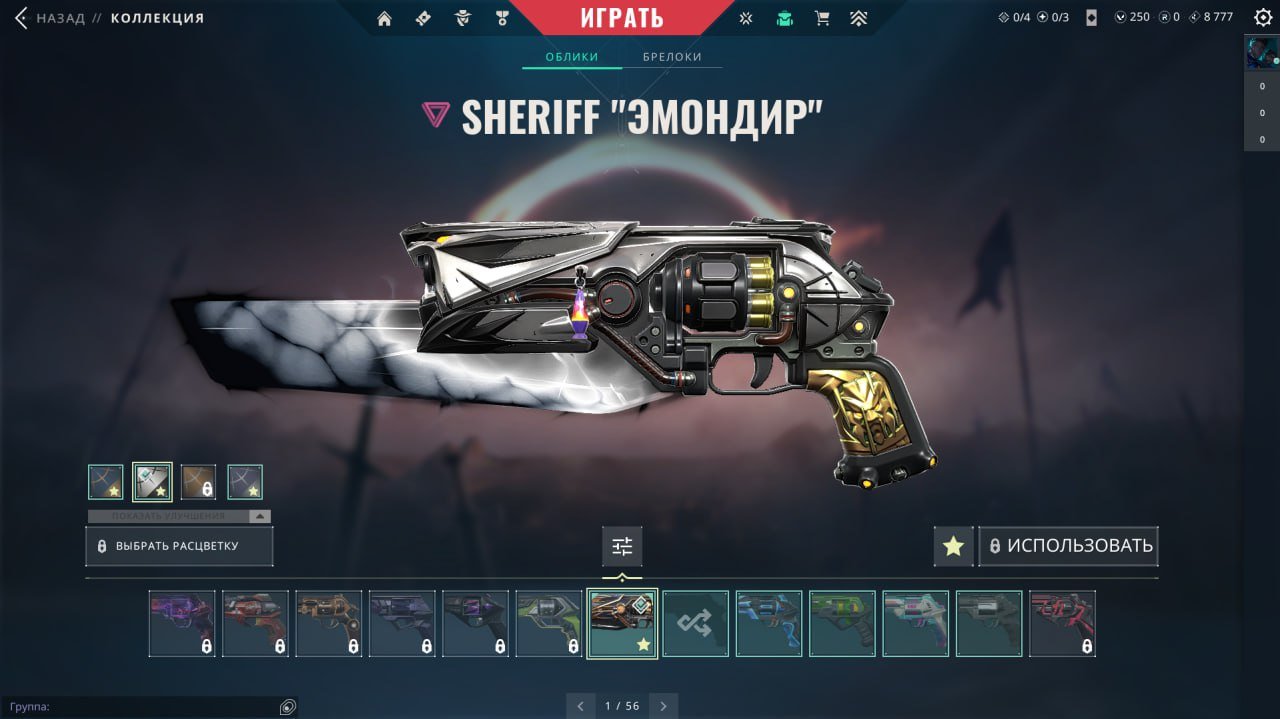Select the white-silver variant swatch
The height and width of the screenshot is (719, 1280).
pyautogui.click(x=152, y=482)
